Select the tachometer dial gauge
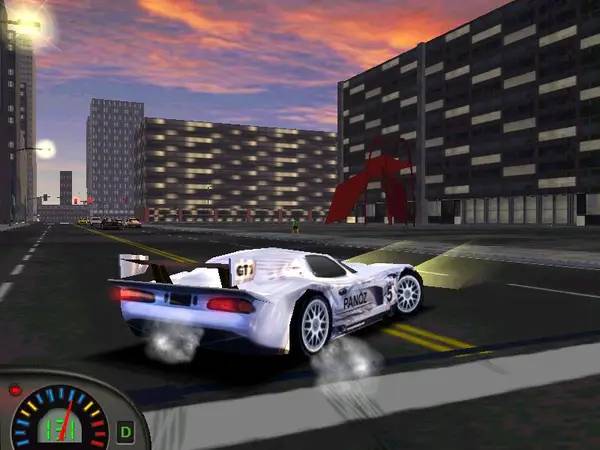 point(60,418)
